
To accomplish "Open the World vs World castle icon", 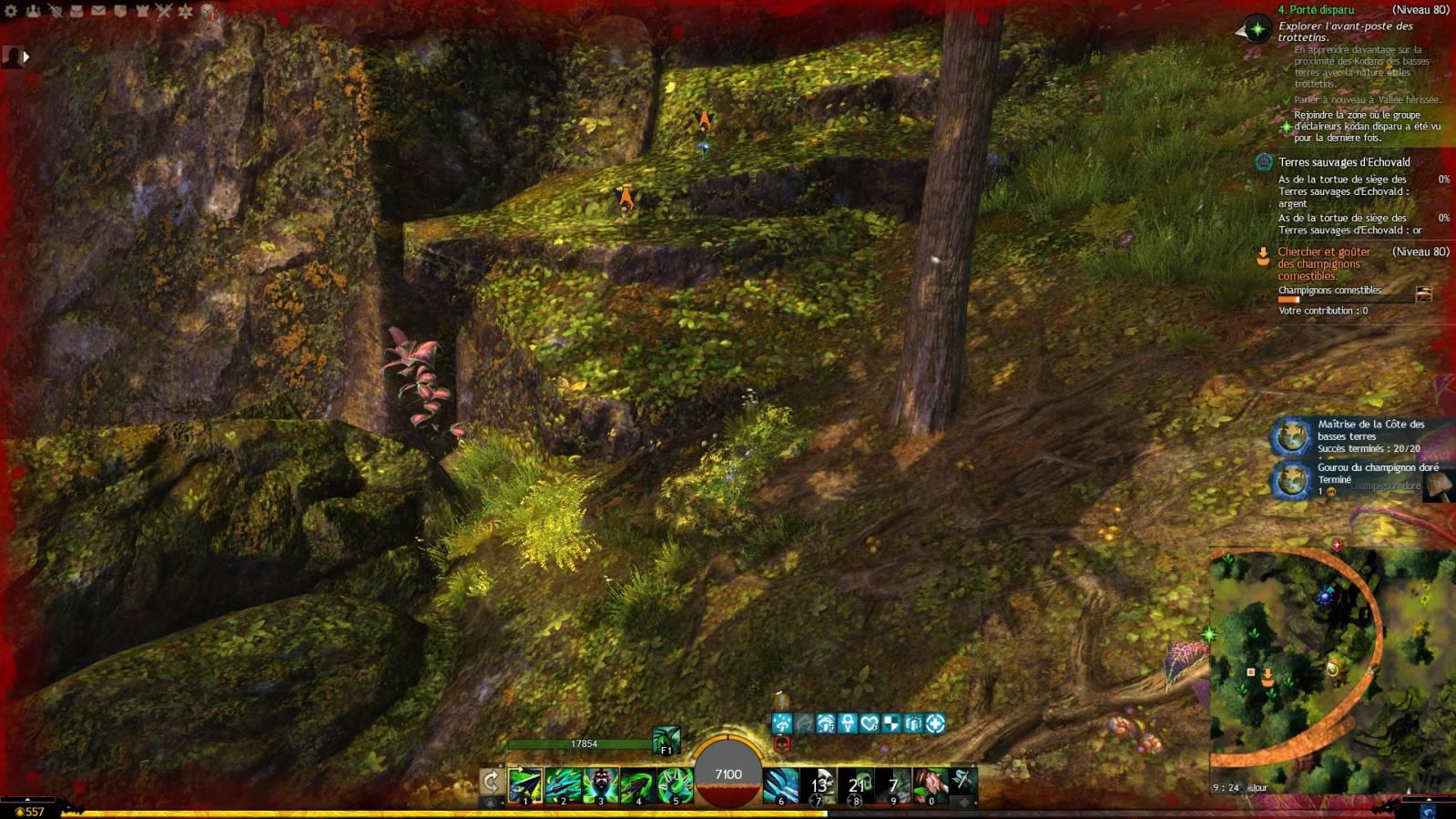I will [x=143, y=11].
